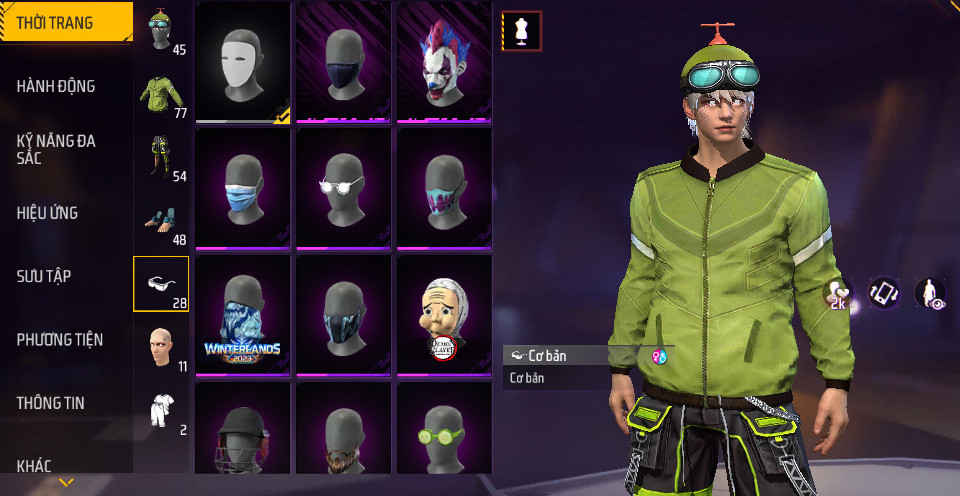Go to the Hiệu Ứng section
Image resolution: width=960 pixels, height=496 pixels.
point(47,213)
